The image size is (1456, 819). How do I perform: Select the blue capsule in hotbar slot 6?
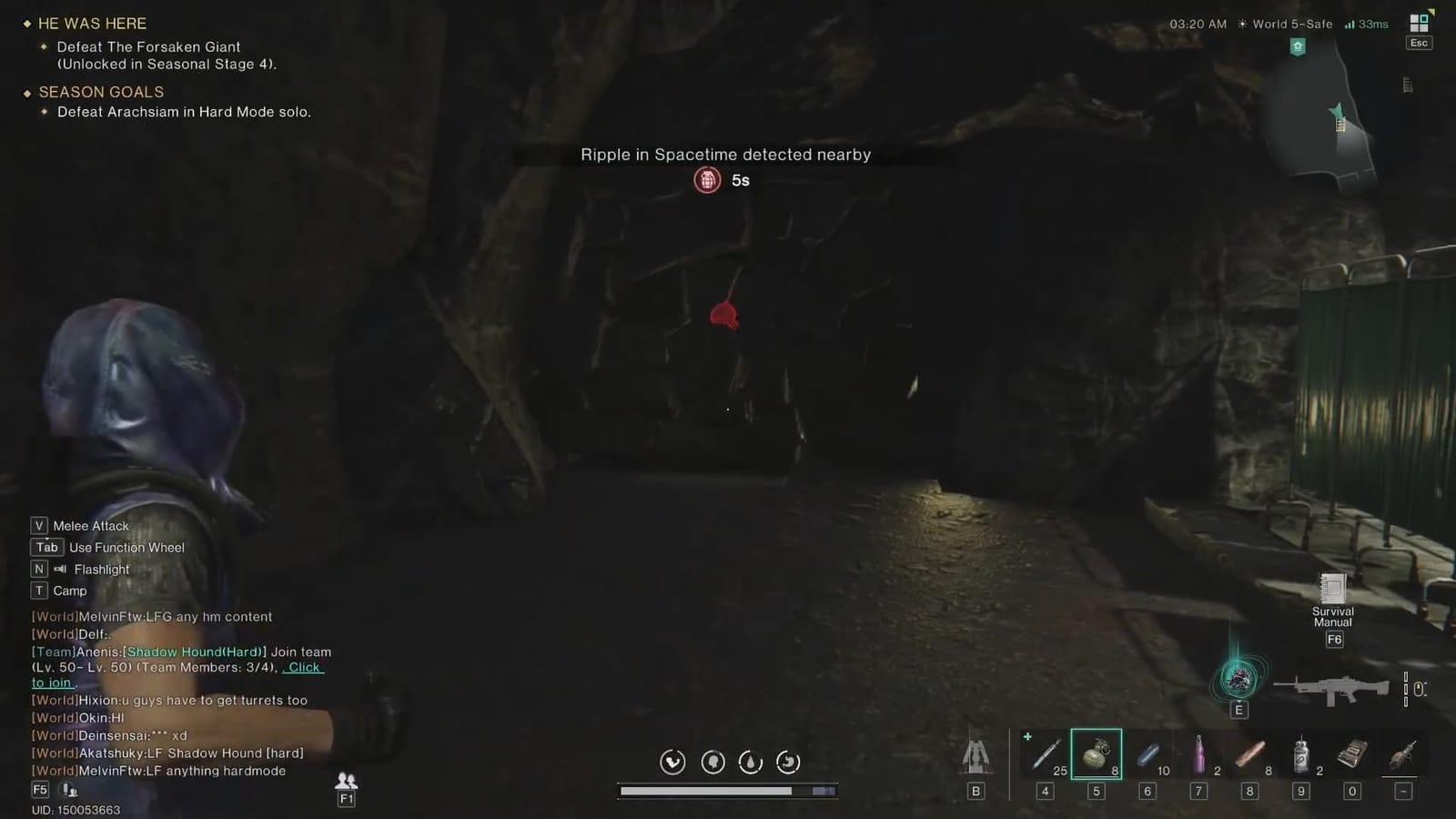(x=1147, y=753)
